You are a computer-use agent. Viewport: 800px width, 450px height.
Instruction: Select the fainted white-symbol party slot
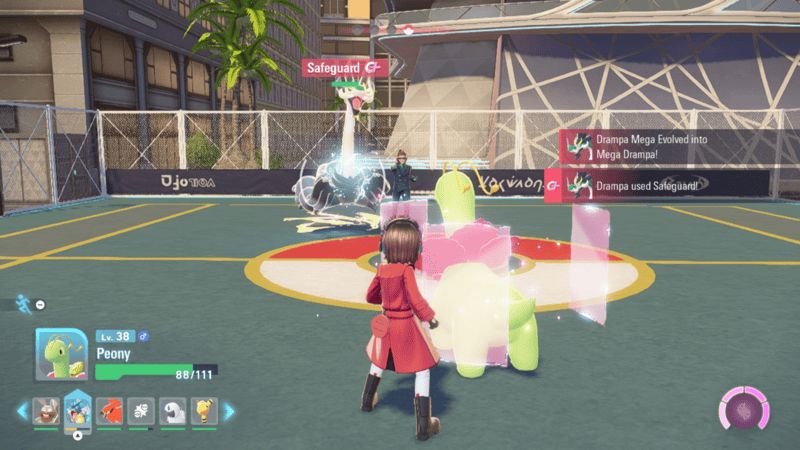click(x=141, y=408)
